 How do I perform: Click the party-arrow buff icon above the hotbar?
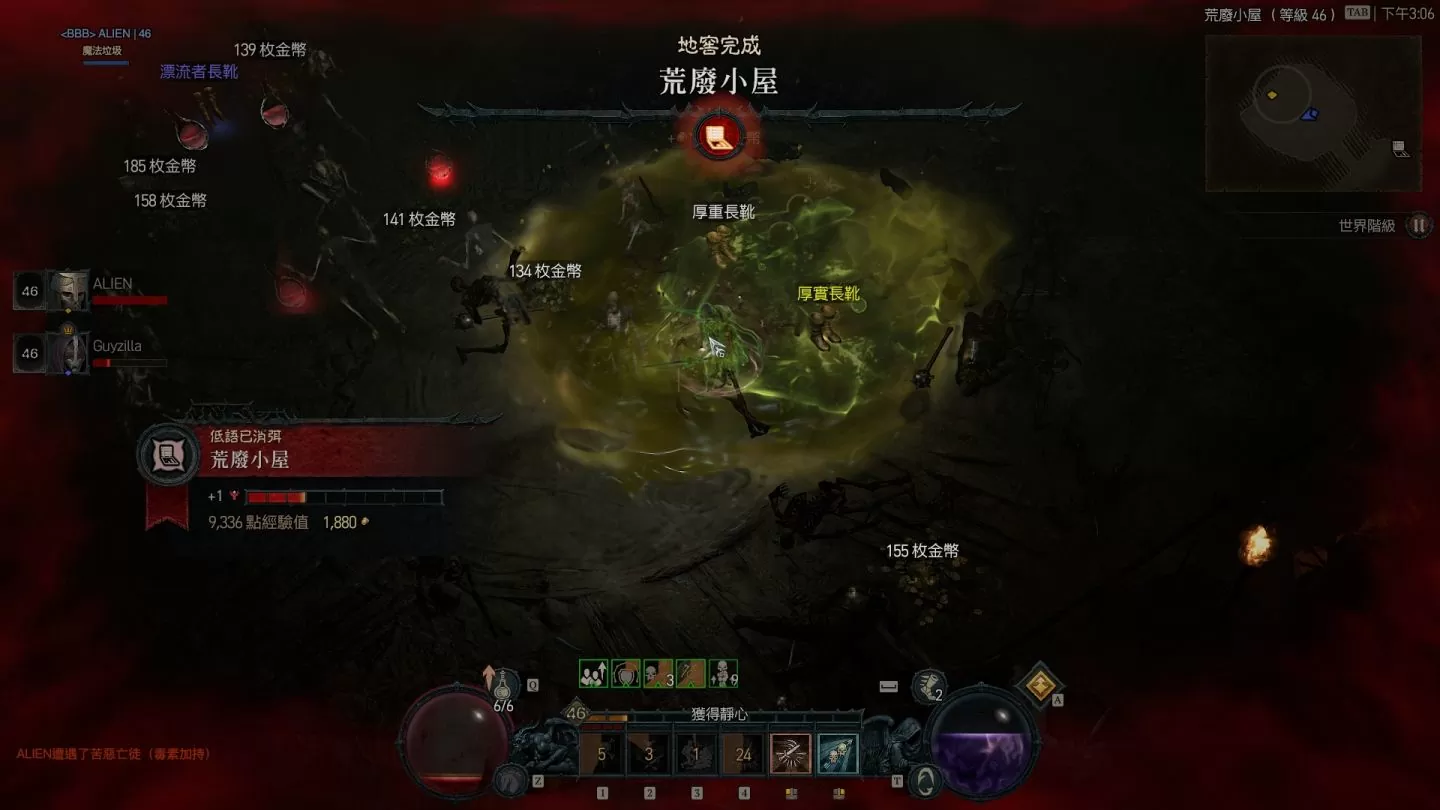593,674
